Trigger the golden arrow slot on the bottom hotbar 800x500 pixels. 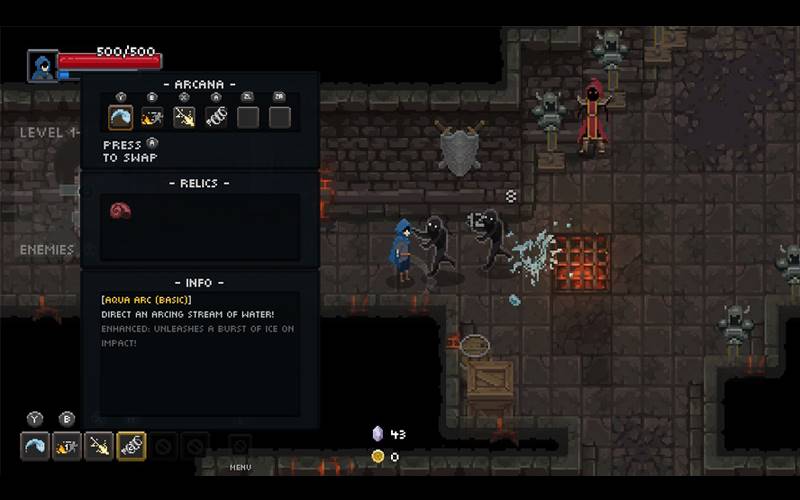click(99, 446)
